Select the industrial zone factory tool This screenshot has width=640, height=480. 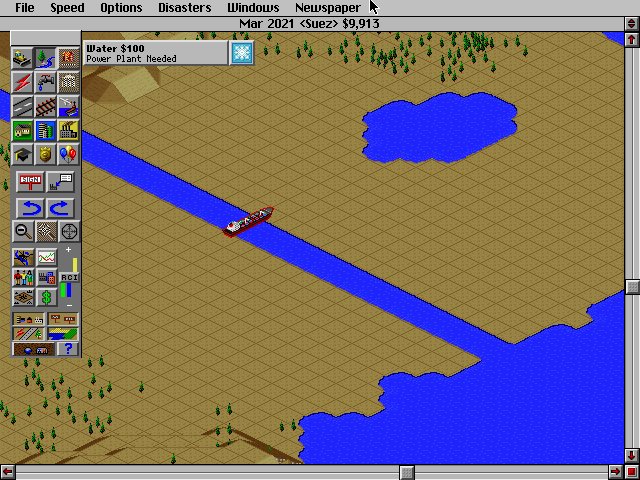point(69,130)
